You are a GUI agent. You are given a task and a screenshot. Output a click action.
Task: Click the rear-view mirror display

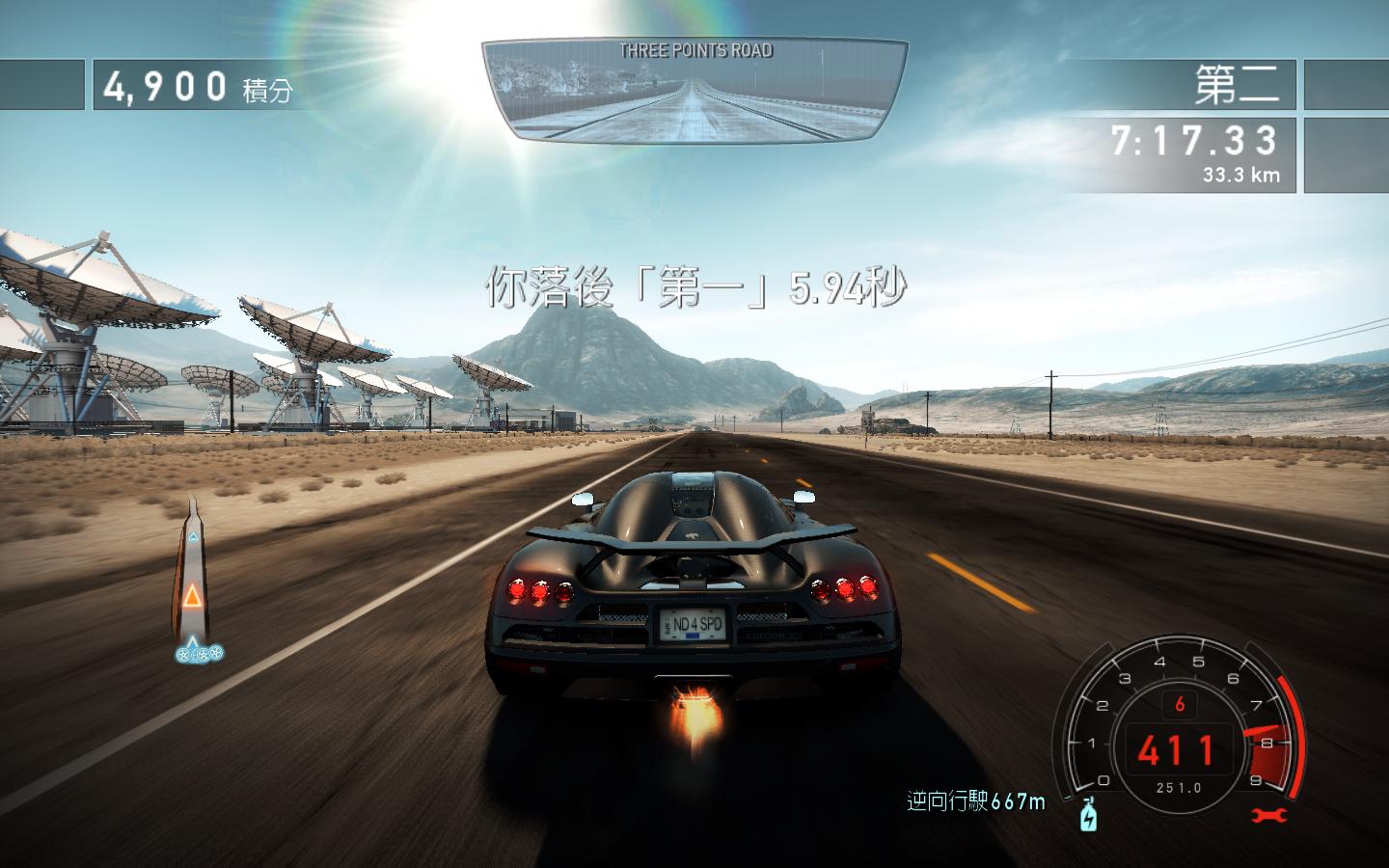694,92
